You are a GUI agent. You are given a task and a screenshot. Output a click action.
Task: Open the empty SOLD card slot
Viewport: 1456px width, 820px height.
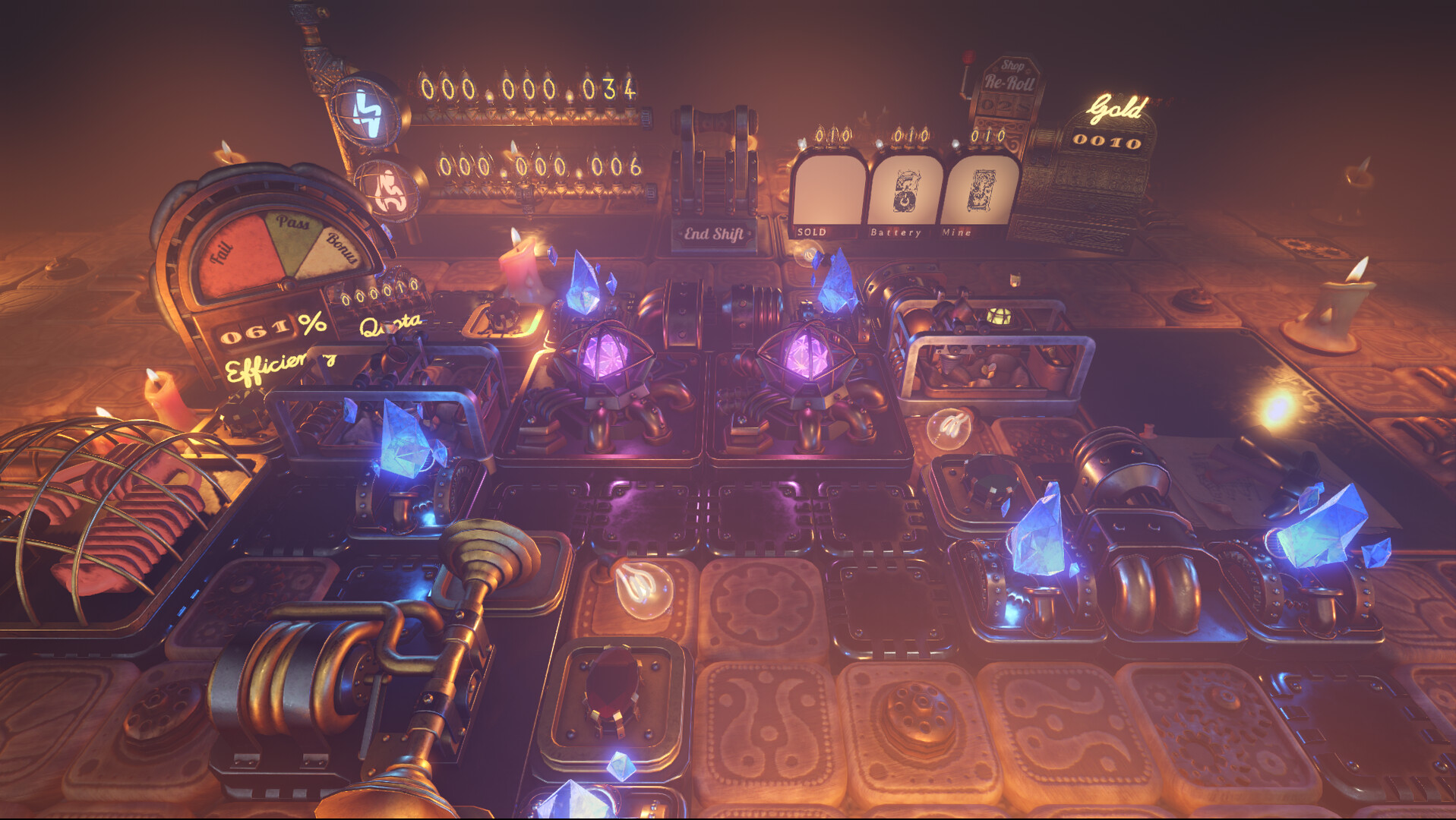tap(828, 190)
